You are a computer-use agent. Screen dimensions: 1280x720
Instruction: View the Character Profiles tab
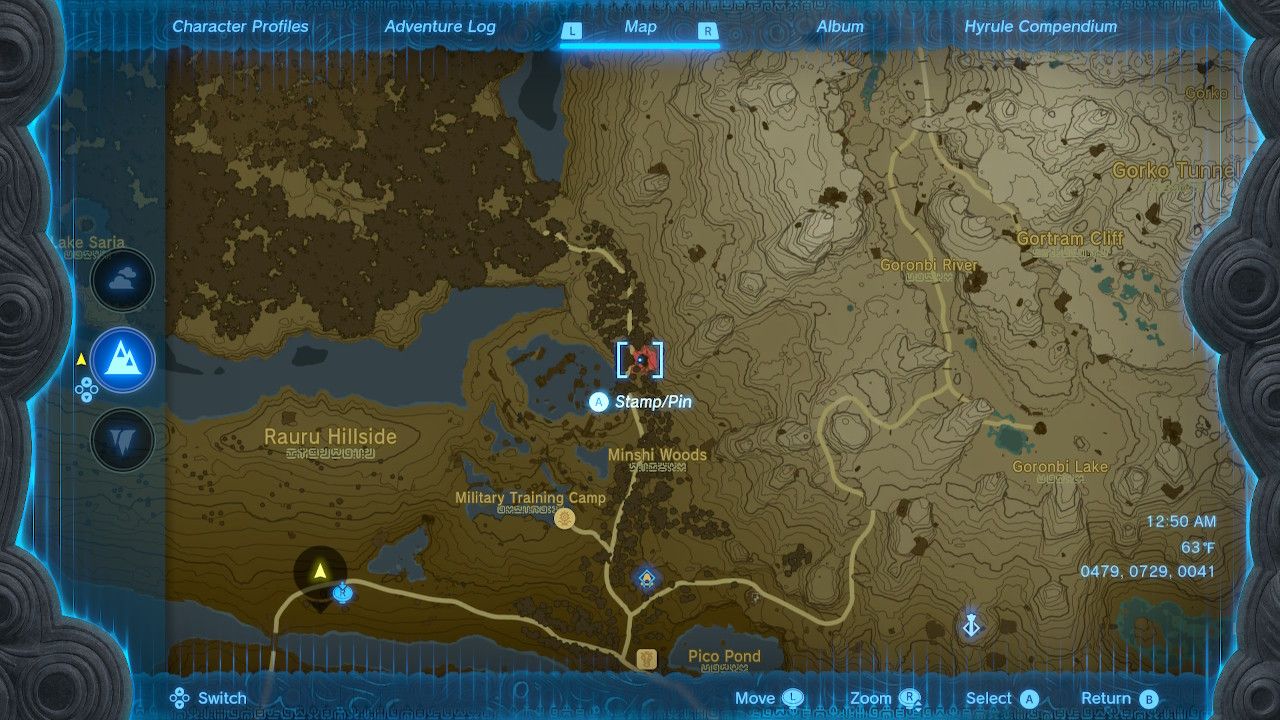pos(240,27)
